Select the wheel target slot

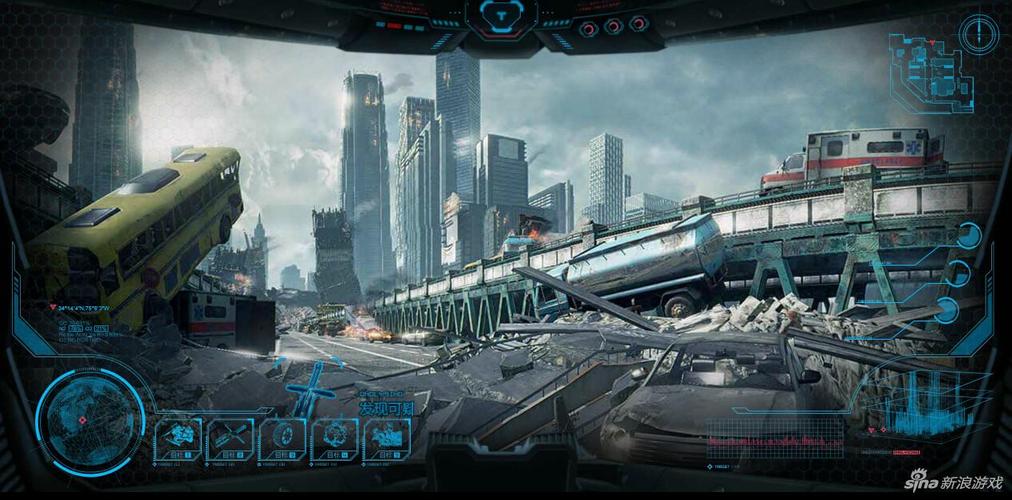282,438
